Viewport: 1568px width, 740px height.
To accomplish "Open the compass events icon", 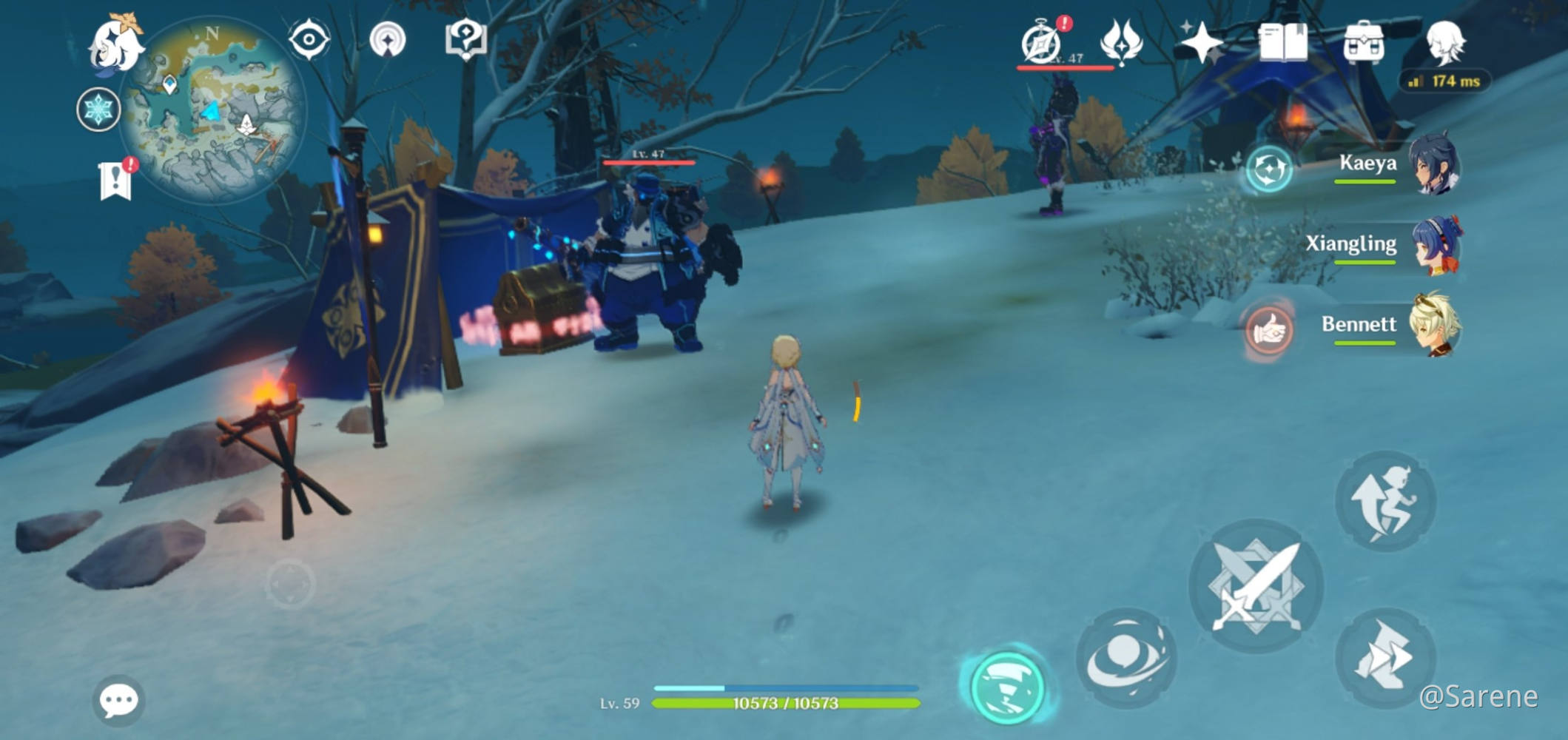I will 1042,43.
